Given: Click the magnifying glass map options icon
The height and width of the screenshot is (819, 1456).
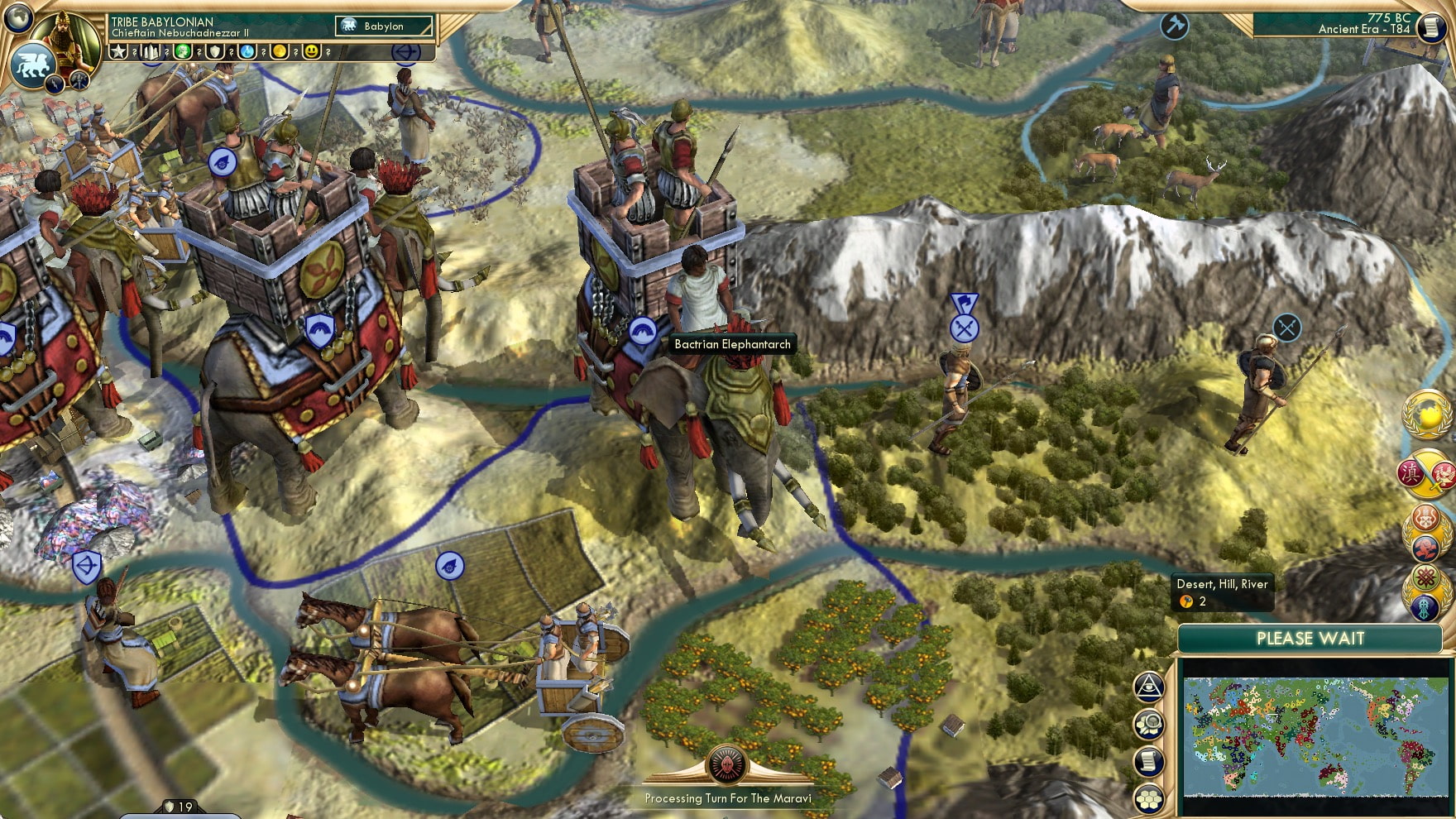Looking at the screenshot, I should tap(1149, 723).
